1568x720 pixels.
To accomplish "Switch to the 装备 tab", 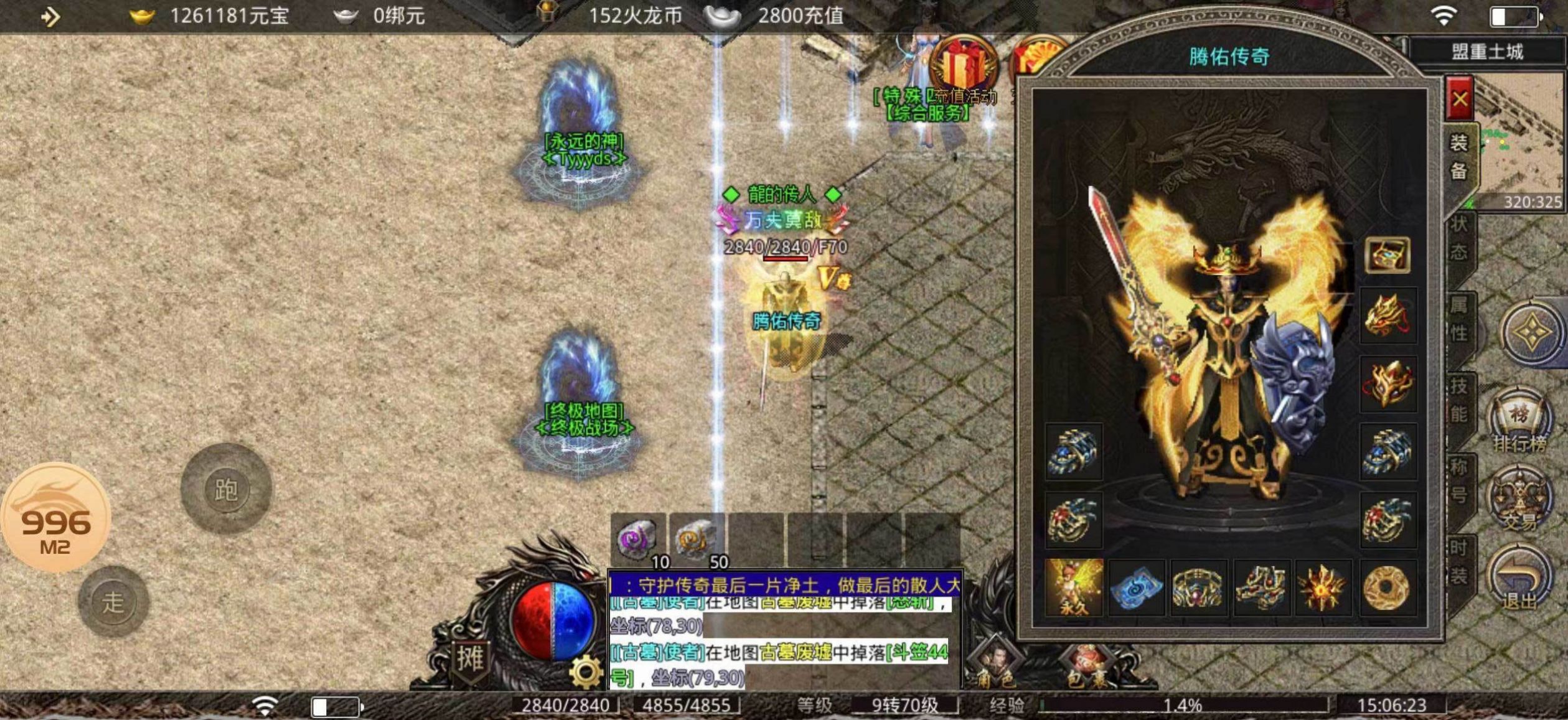I will click(1459, 157).
